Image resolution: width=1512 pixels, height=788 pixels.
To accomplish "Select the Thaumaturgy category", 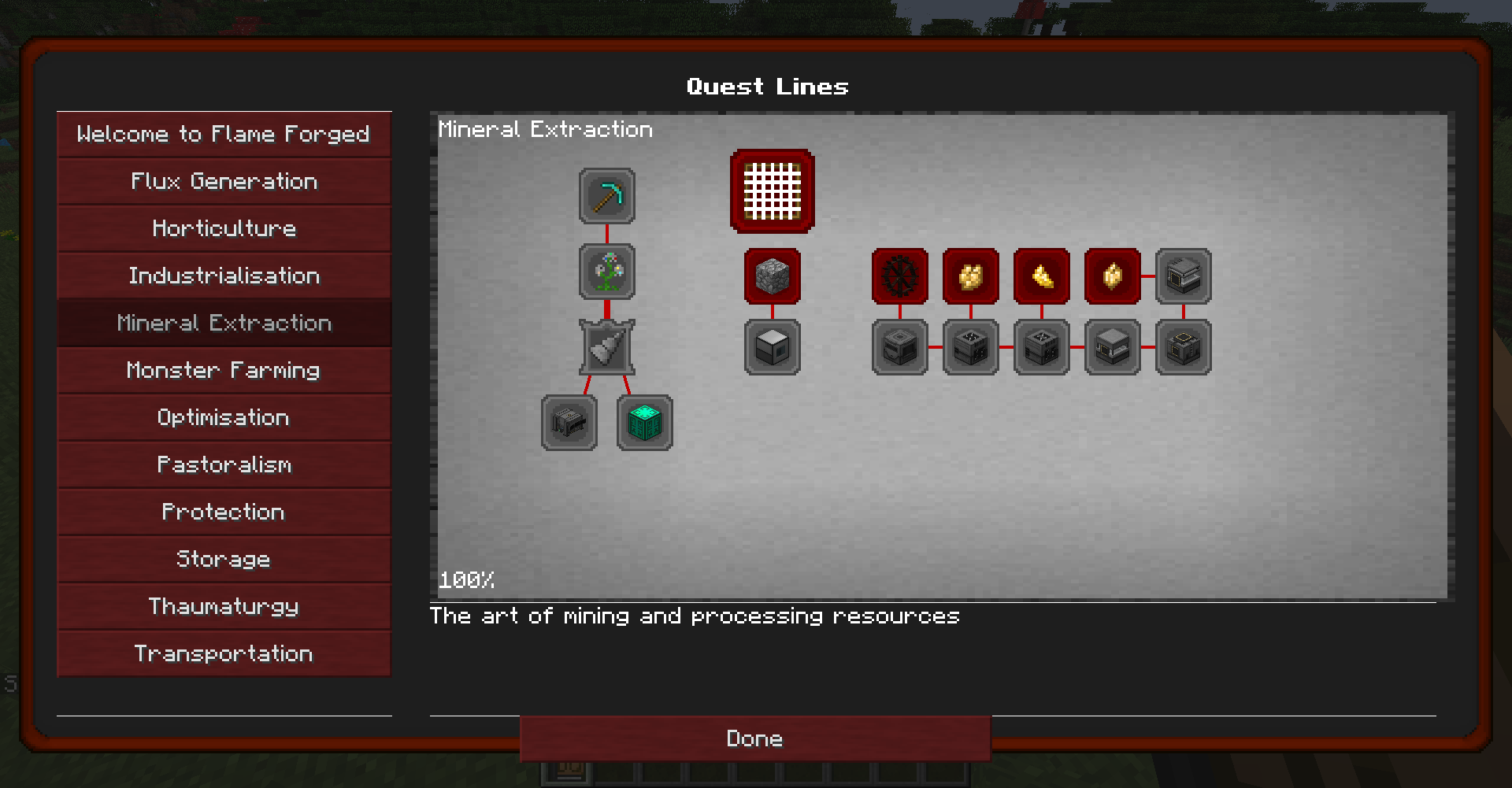I will 224,606.
